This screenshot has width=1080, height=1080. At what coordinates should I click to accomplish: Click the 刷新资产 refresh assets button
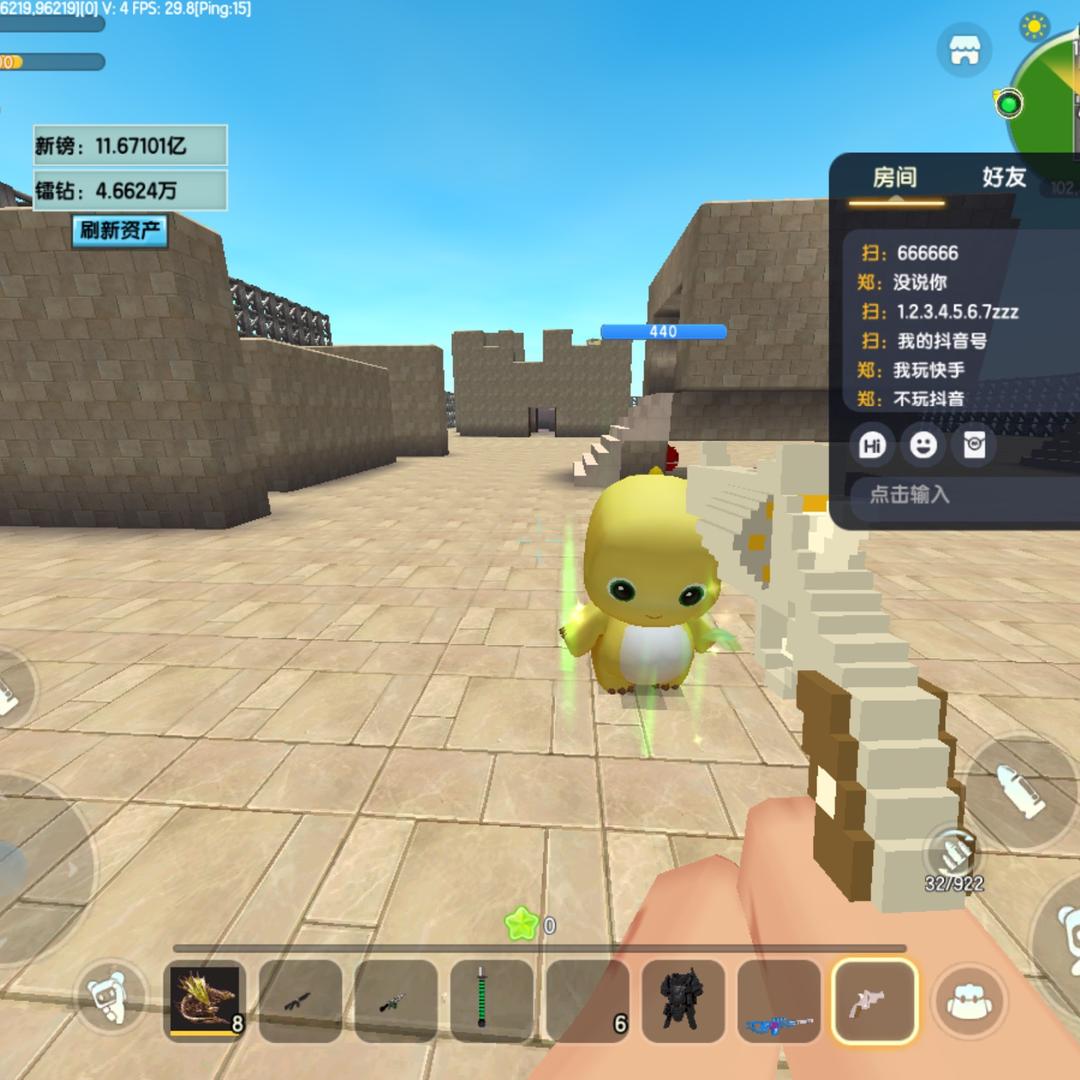click(120, 231)
